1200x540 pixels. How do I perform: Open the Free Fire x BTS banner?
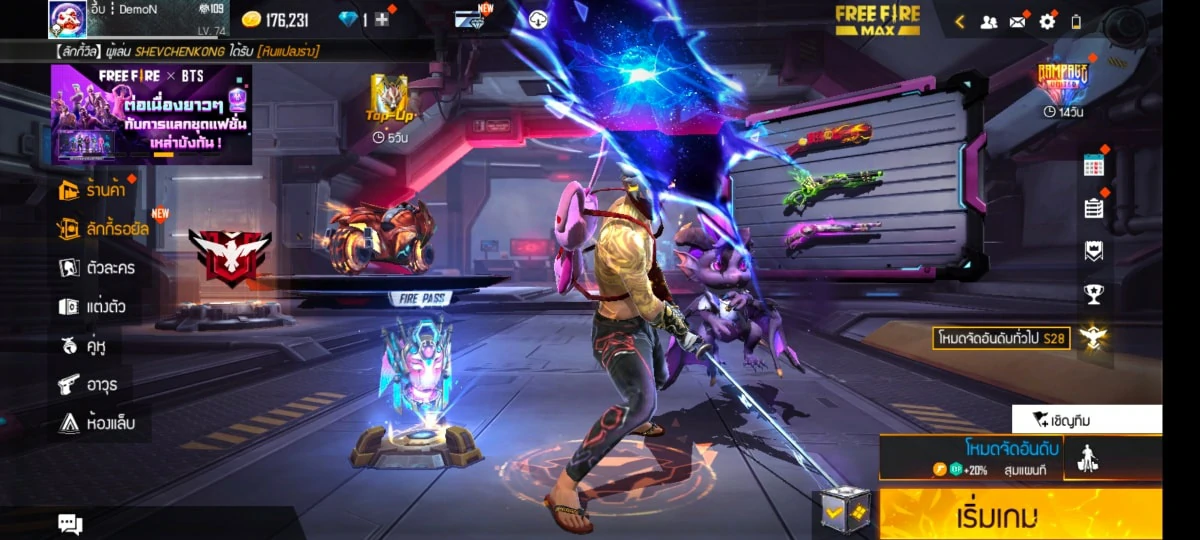tap(151, 114)
